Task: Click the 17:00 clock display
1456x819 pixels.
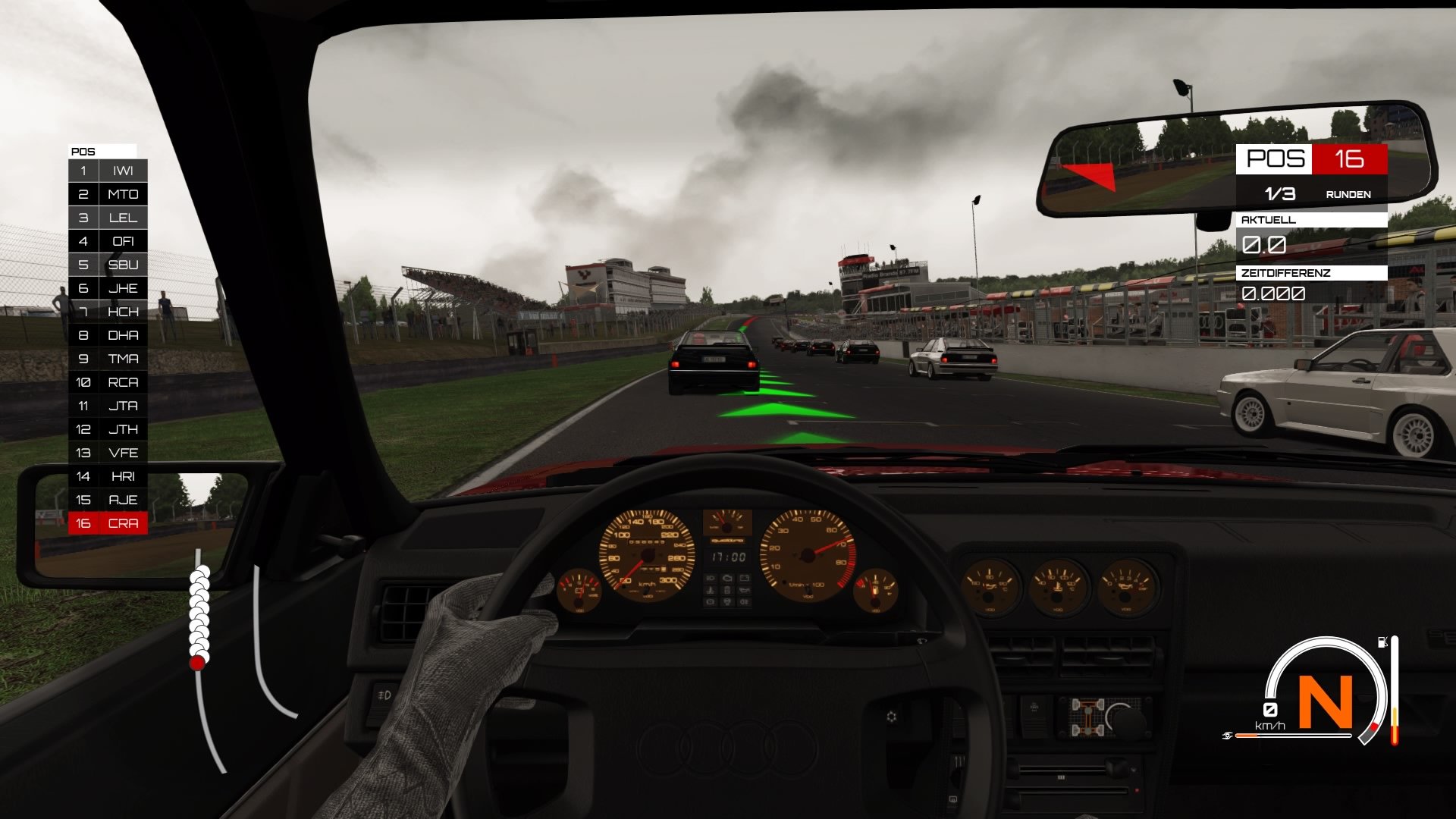Action: [x=728, y=557]
